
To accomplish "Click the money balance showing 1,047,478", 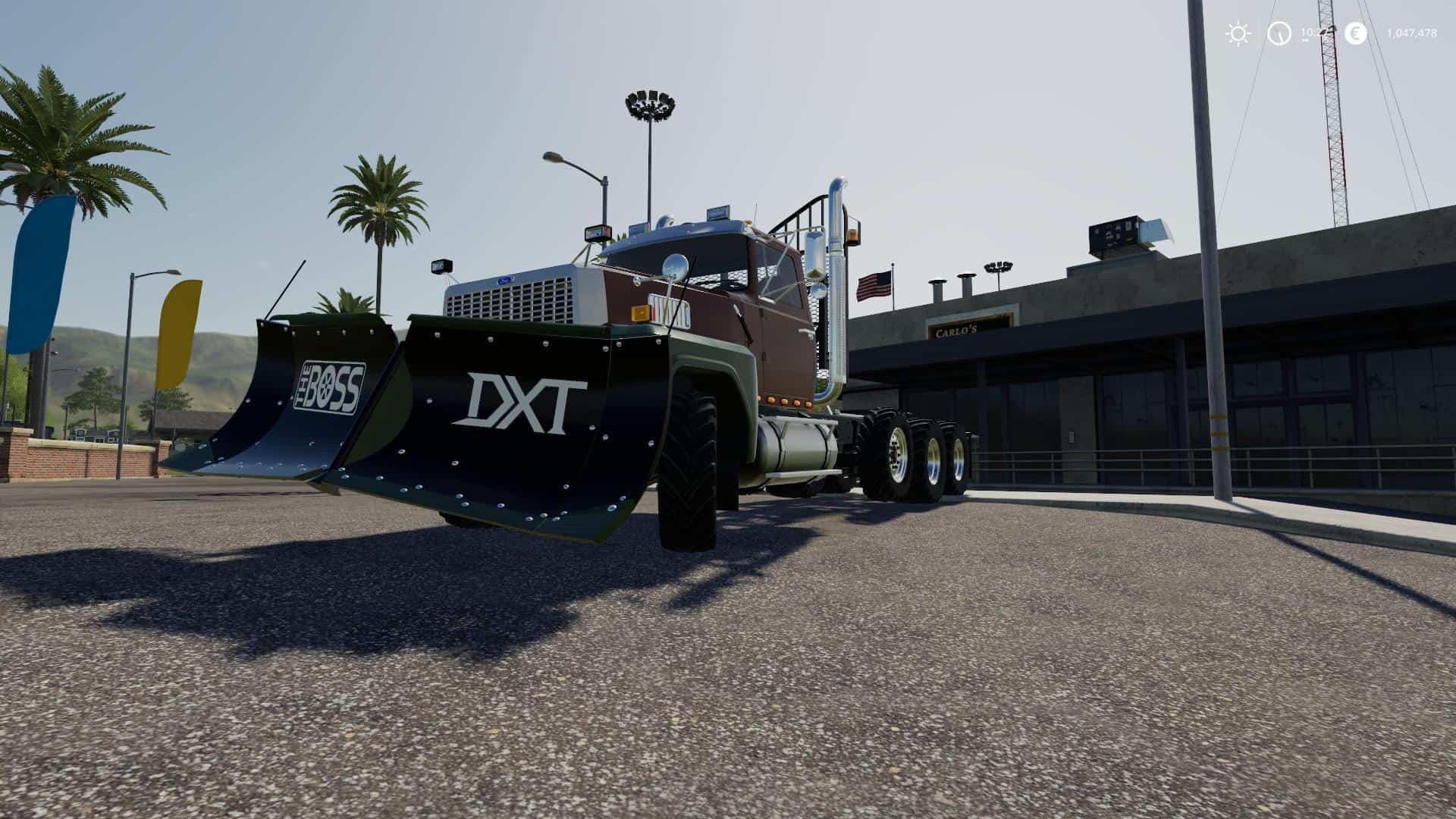I will point(1412,33).
